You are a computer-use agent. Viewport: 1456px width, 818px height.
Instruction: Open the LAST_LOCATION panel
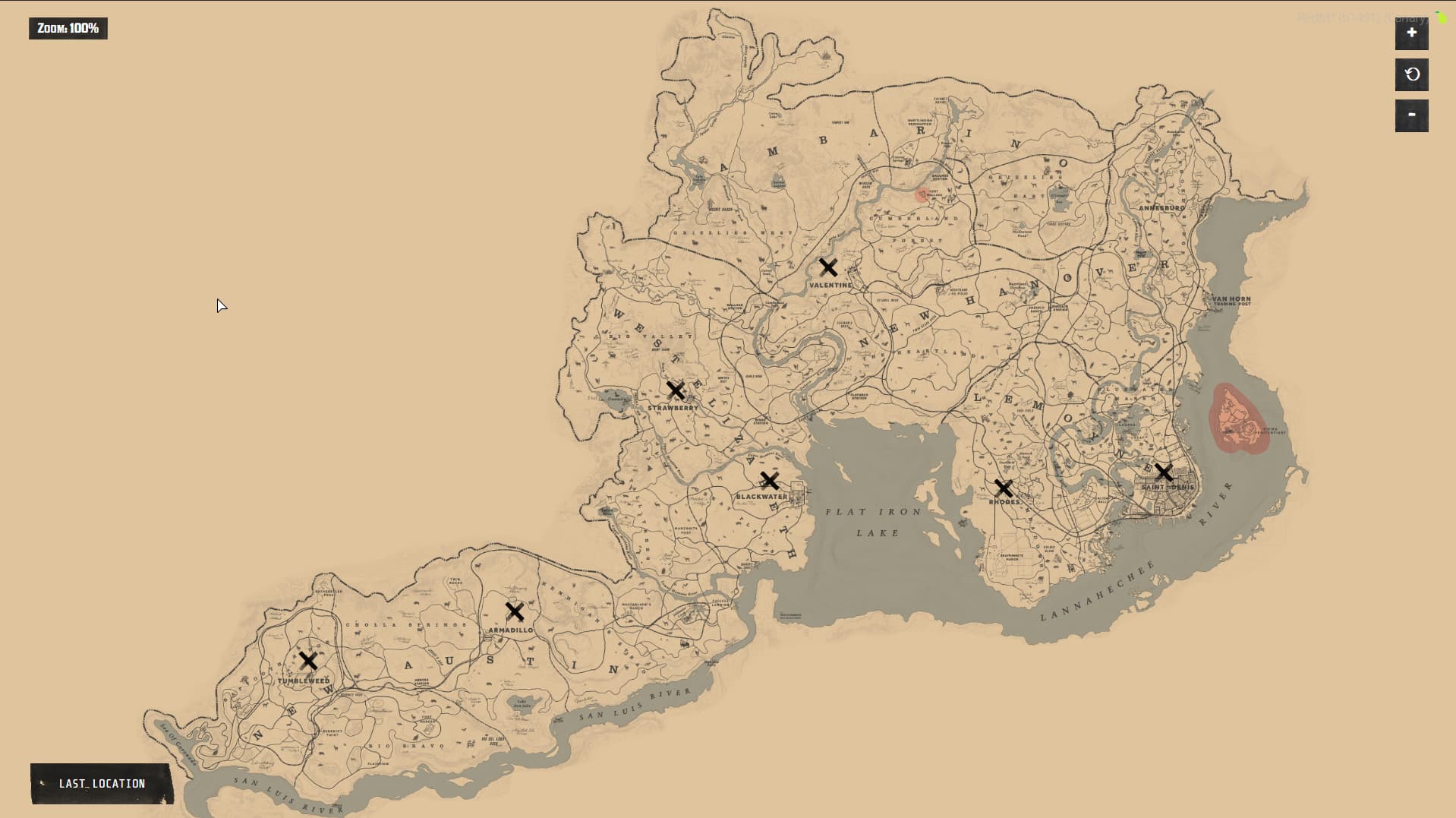click(x=102, y=783)
